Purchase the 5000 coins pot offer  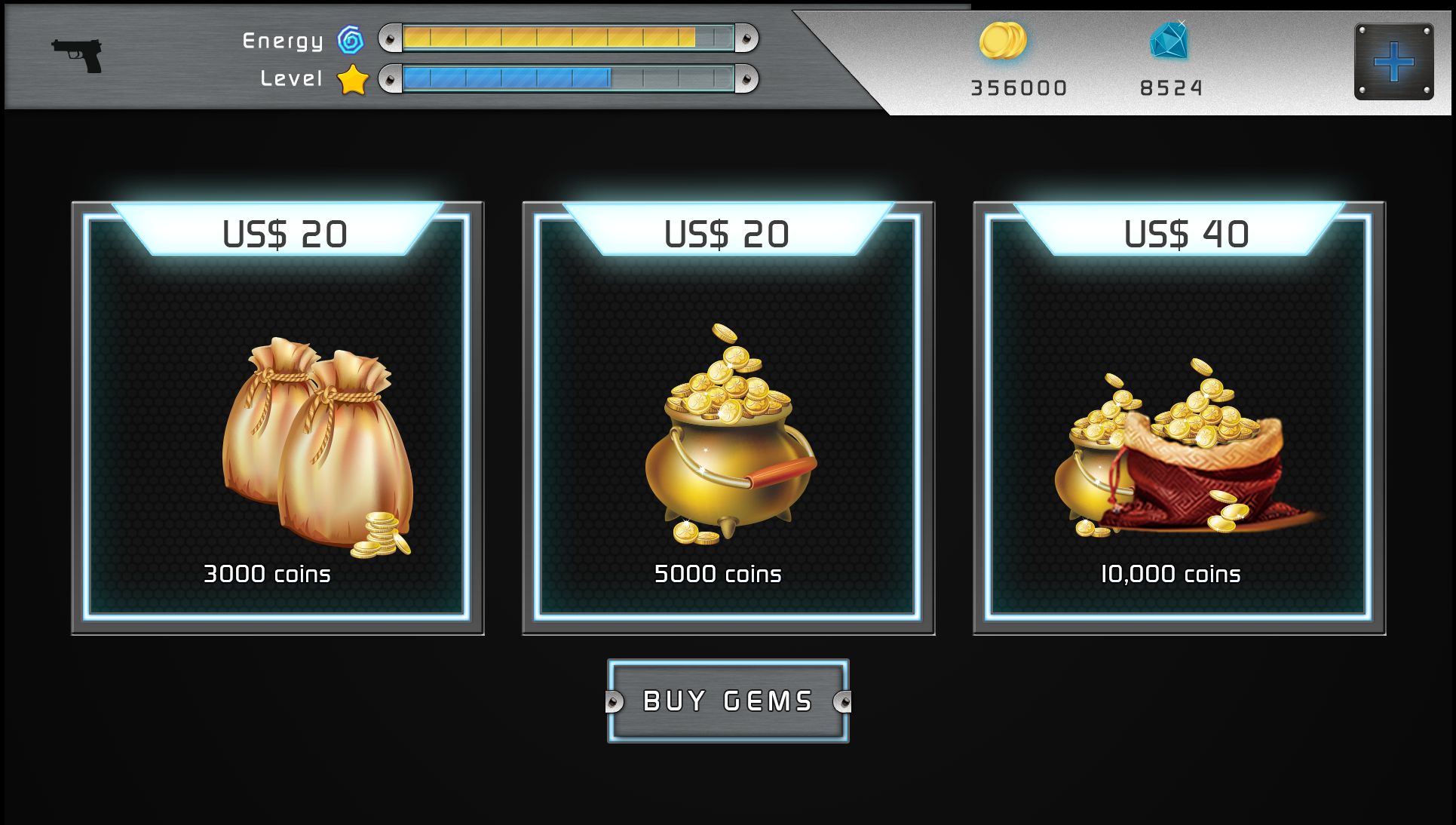pos(728,419)
